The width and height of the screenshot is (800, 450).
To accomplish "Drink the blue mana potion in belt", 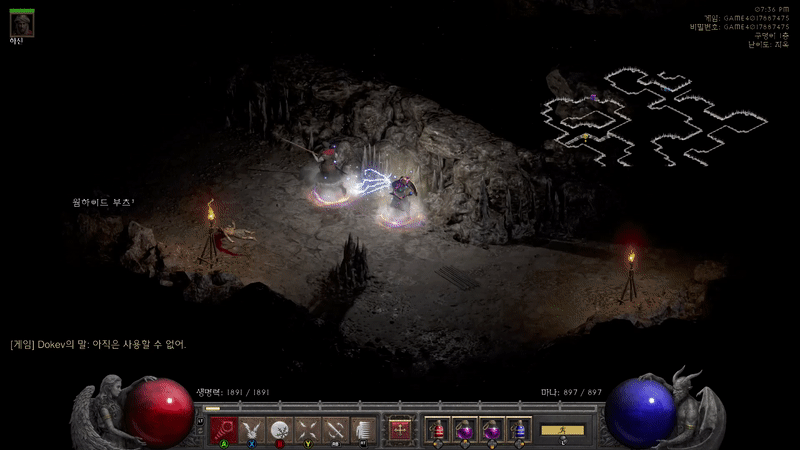I will (518, 429).
